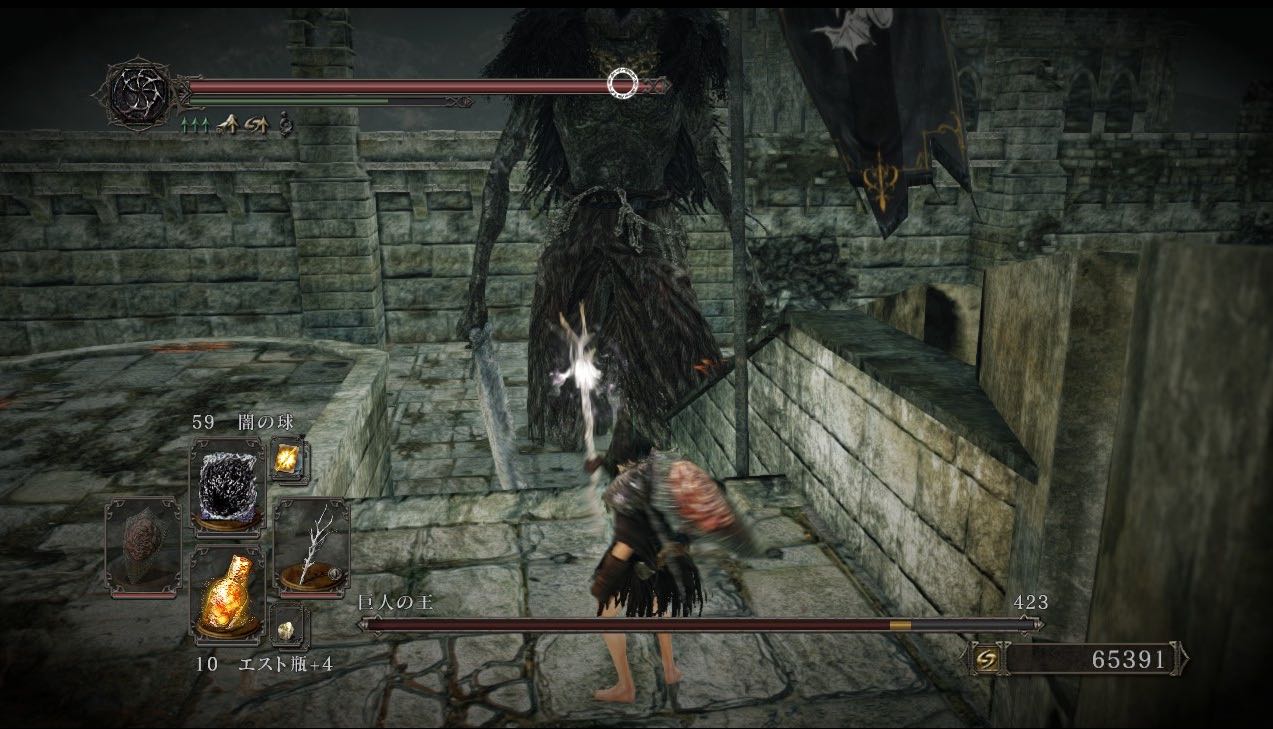Pick the small next-item icon beside Estus
This screenshot has width=1273, height=729.
tap(288, 627)
